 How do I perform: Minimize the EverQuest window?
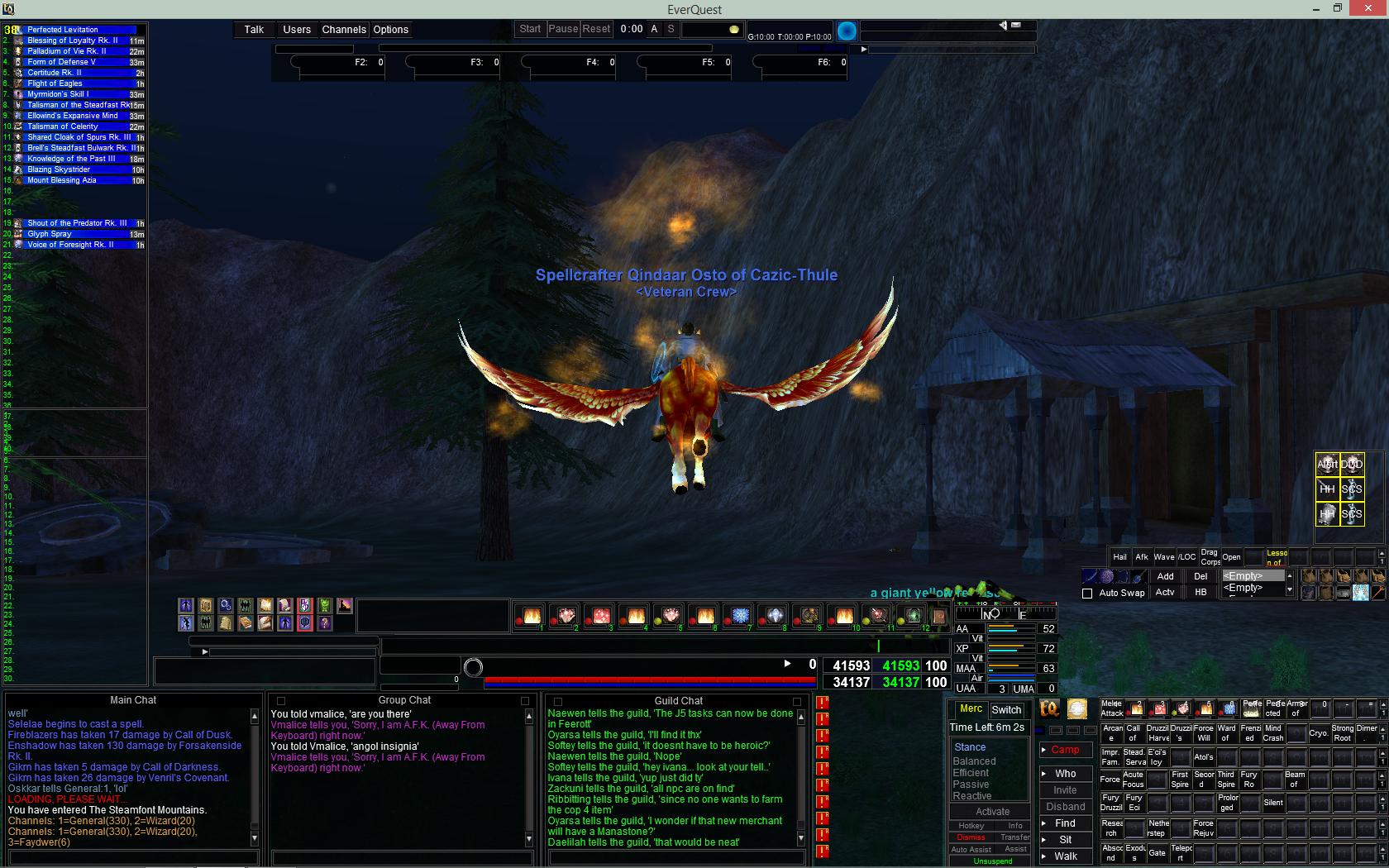(1315, 8)
